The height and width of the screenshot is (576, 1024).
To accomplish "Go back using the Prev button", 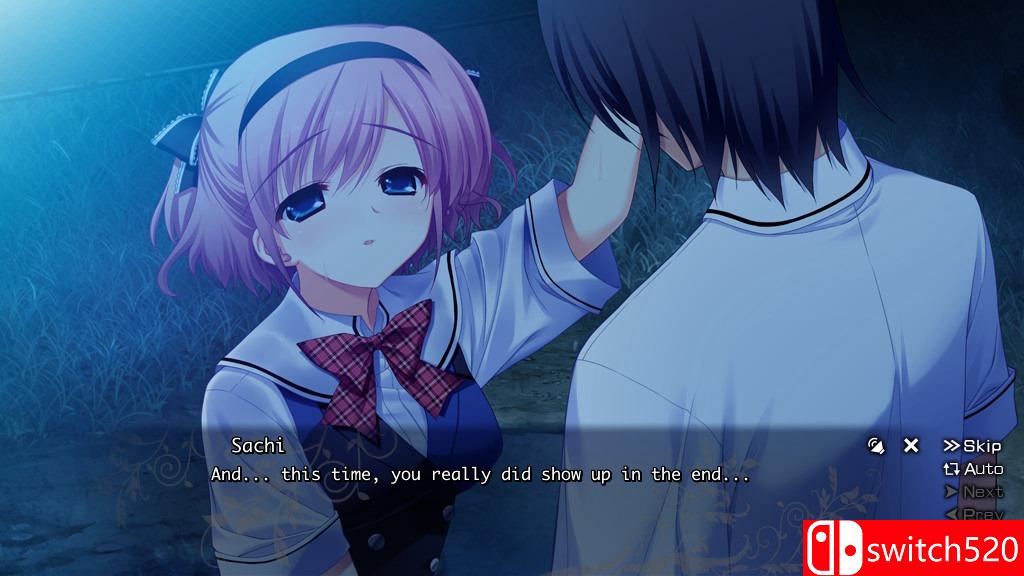I will (x=973, y=514).
